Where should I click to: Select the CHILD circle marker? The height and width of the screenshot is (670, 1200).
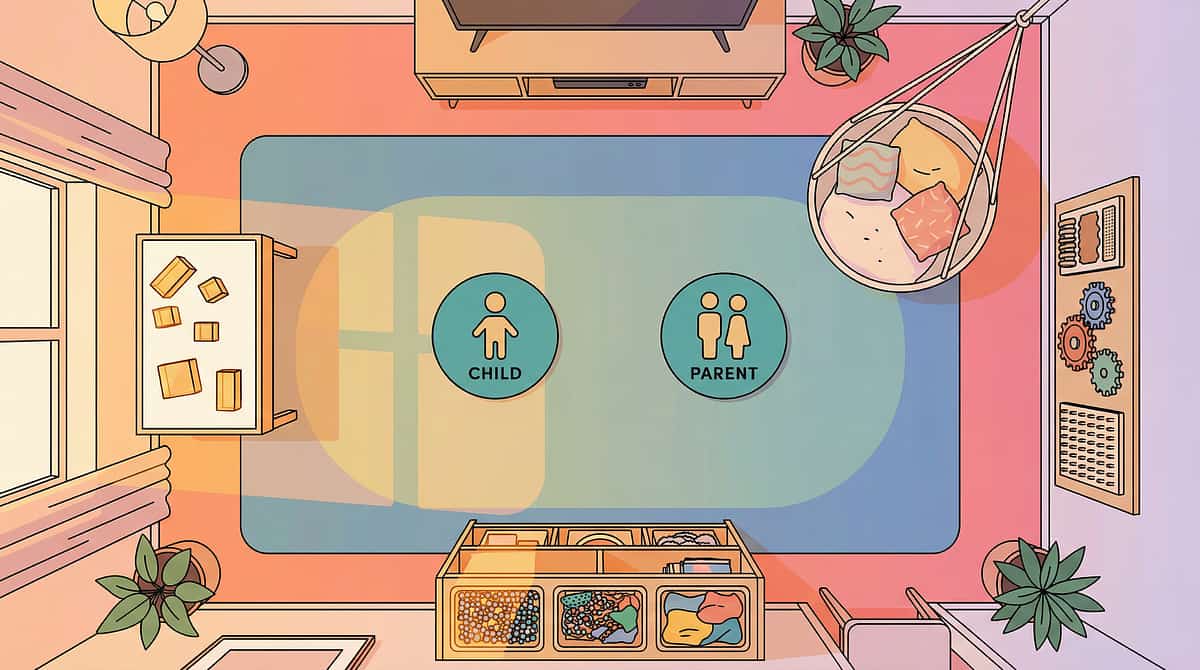click(x=495, y=336)
